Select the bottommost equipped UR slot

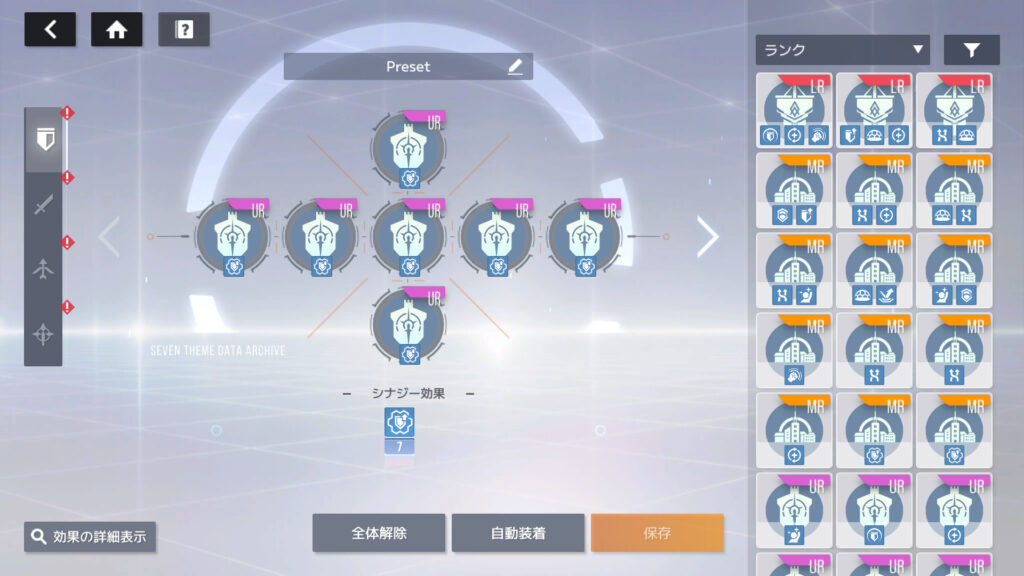[408, 326]
